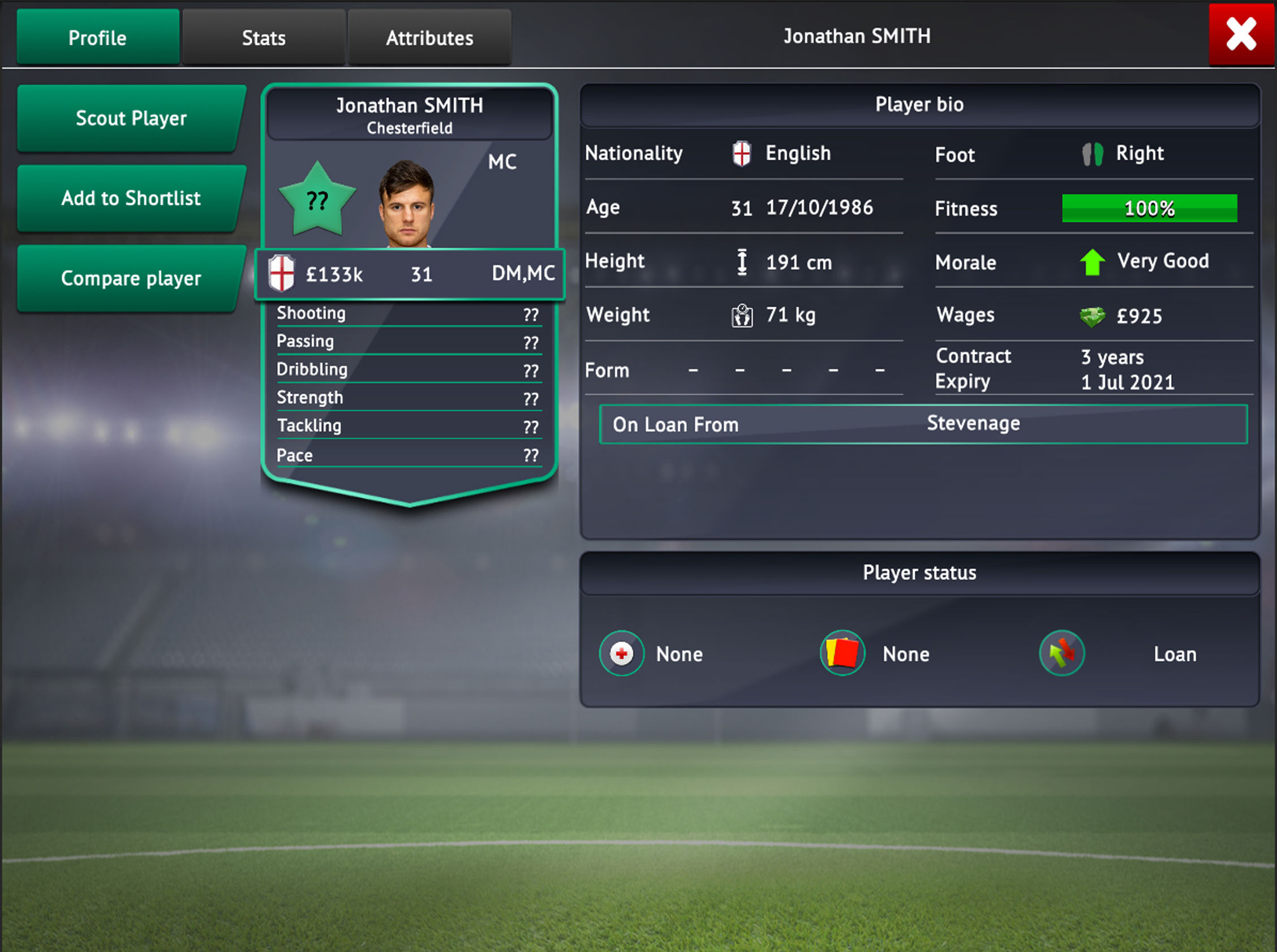1277x952 pixels.
Task: Open Compare player screen
Action: pos(131,278)
